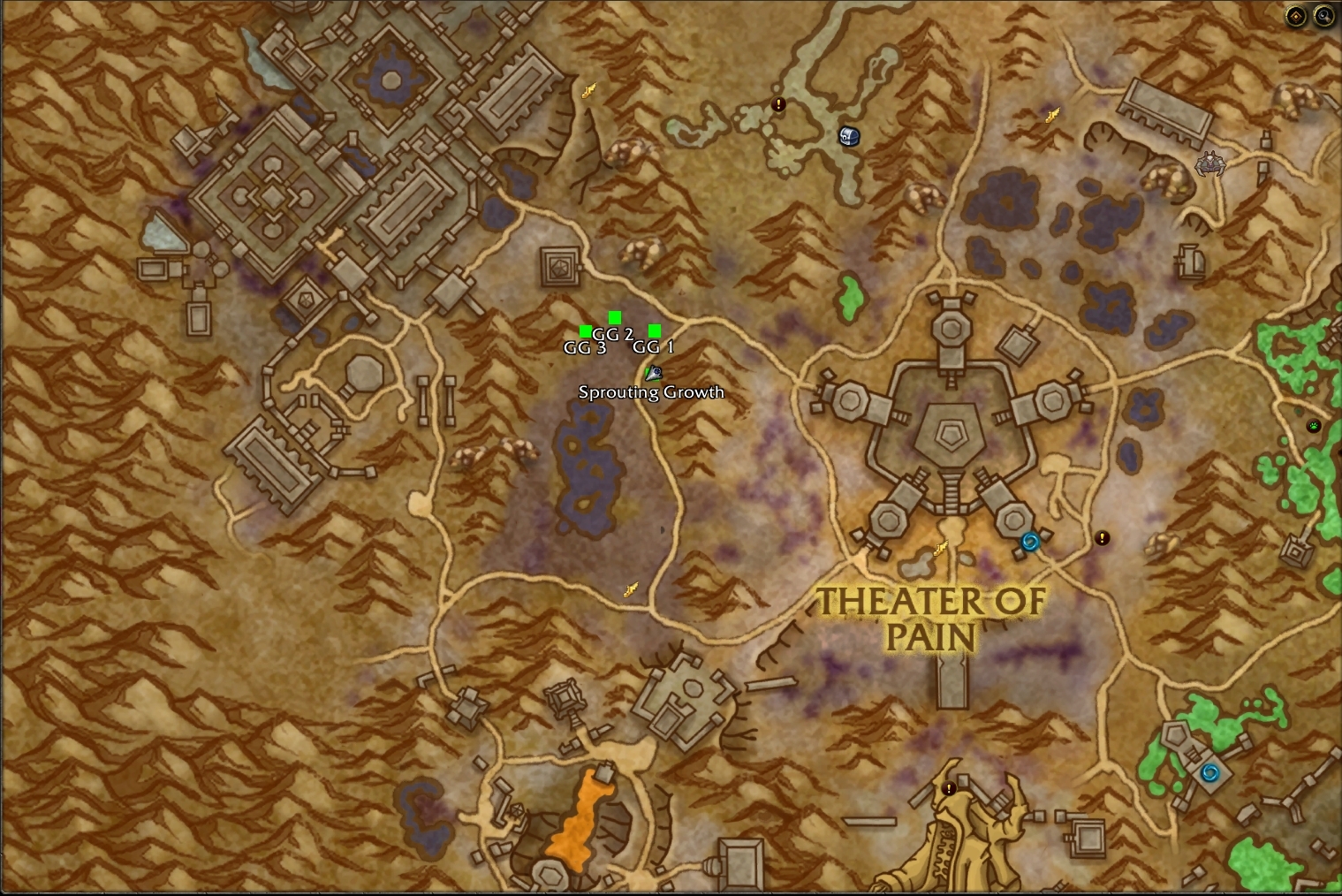Select the GG 2 green square pin
Viewport: 1342px width, 896px height.
[x=614, y=316]
